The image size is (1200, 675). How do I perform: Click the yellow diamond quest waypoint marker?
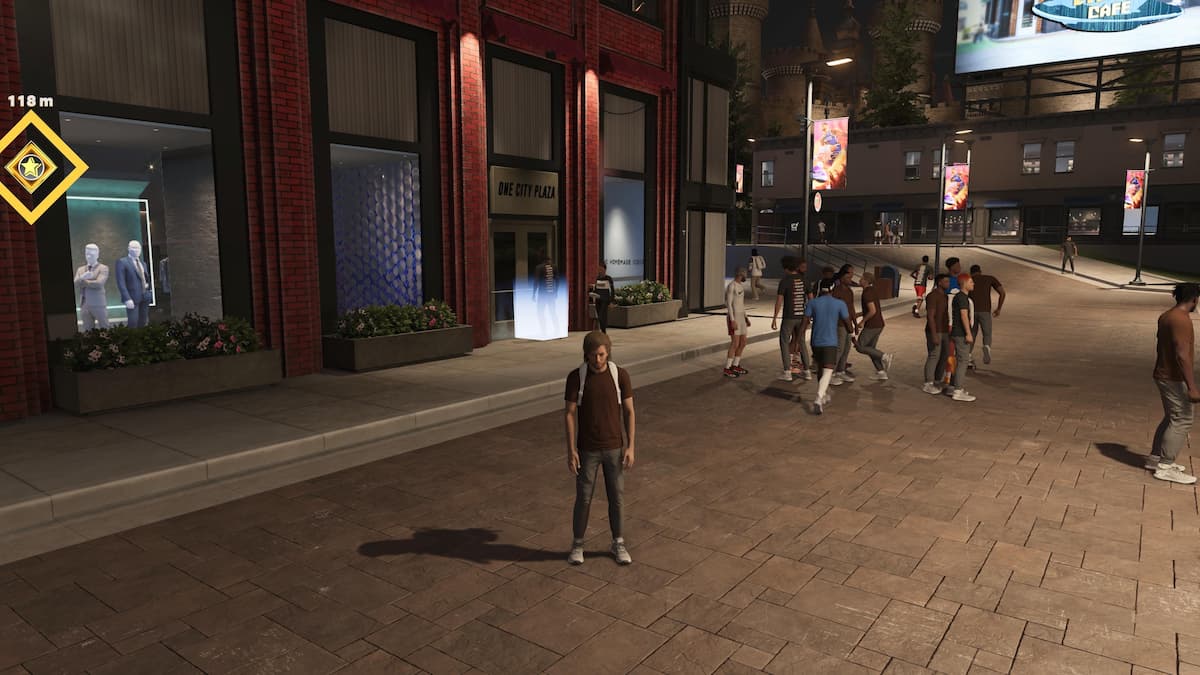coord(32,167)
